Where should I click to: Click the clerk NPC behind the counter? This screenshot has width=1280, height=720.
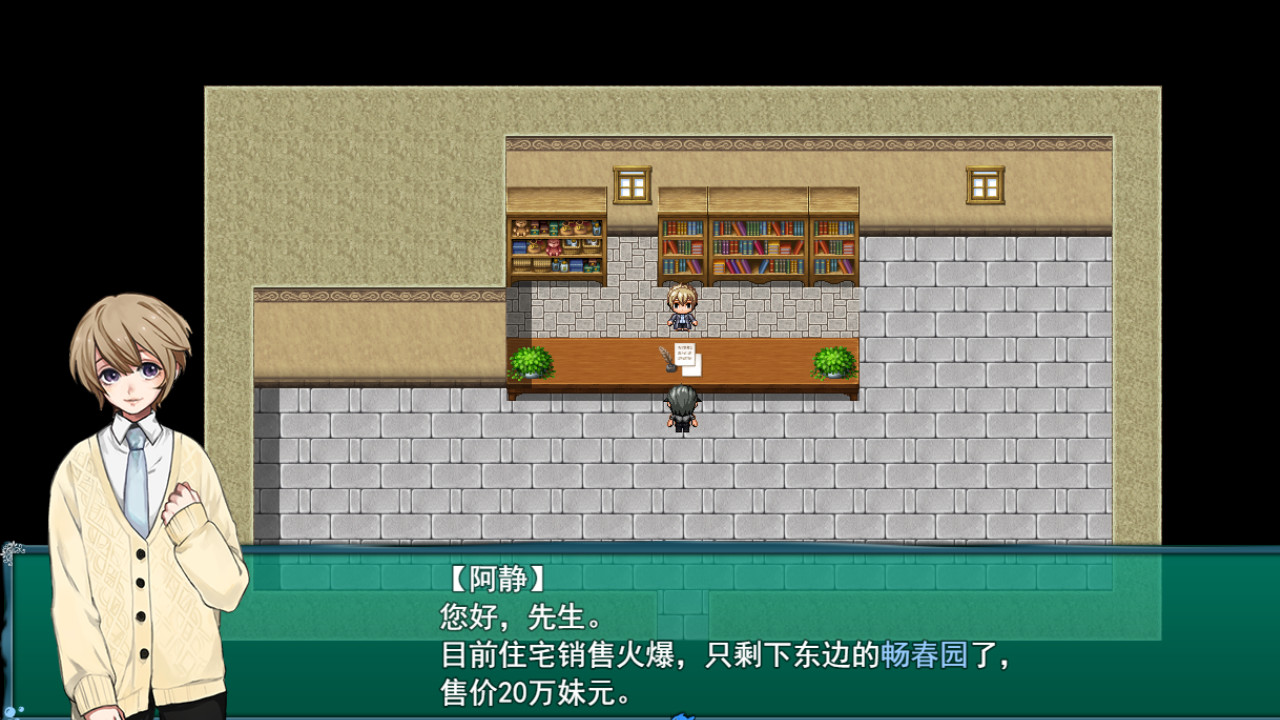(683, 310)
